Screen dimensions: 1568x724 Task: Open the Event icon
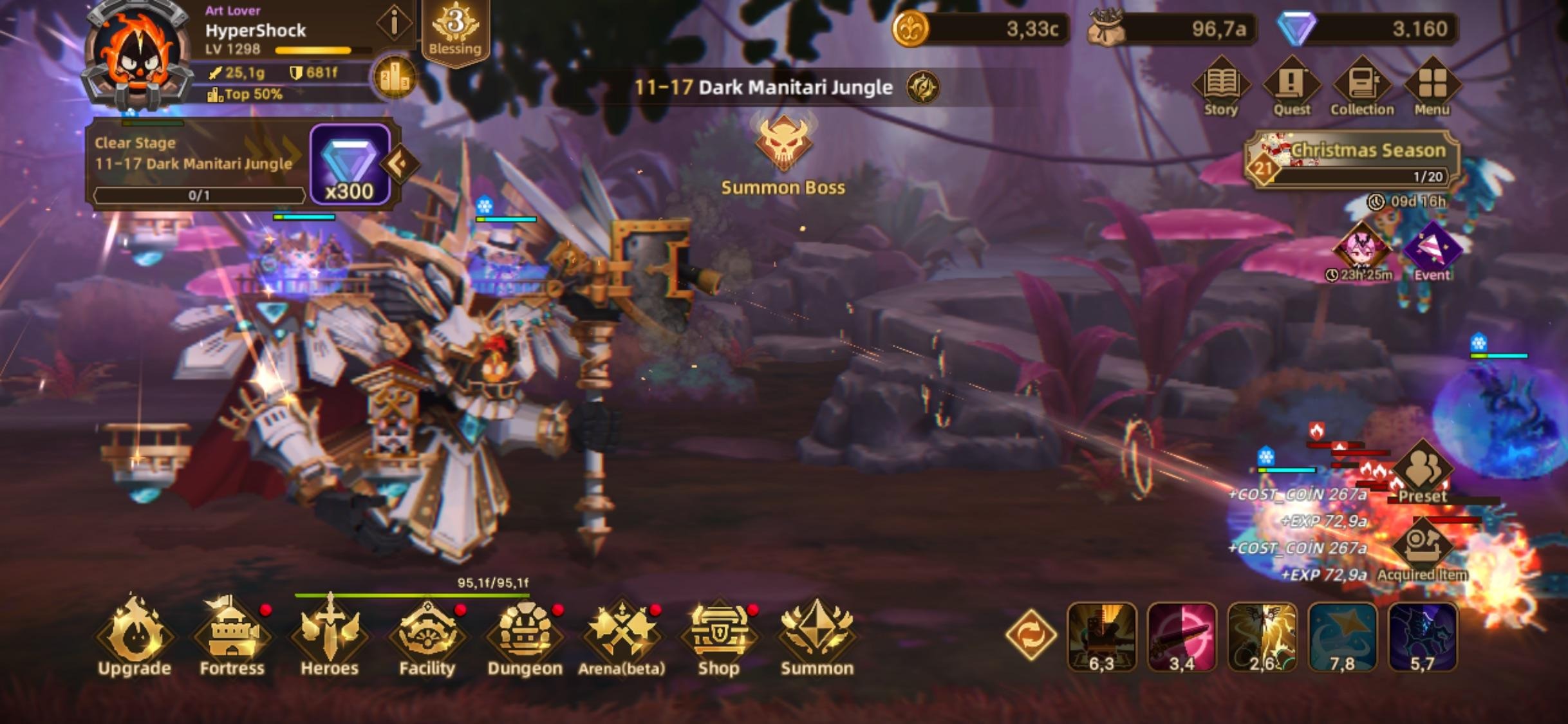pyautogui.click(x=1432, y=252)
